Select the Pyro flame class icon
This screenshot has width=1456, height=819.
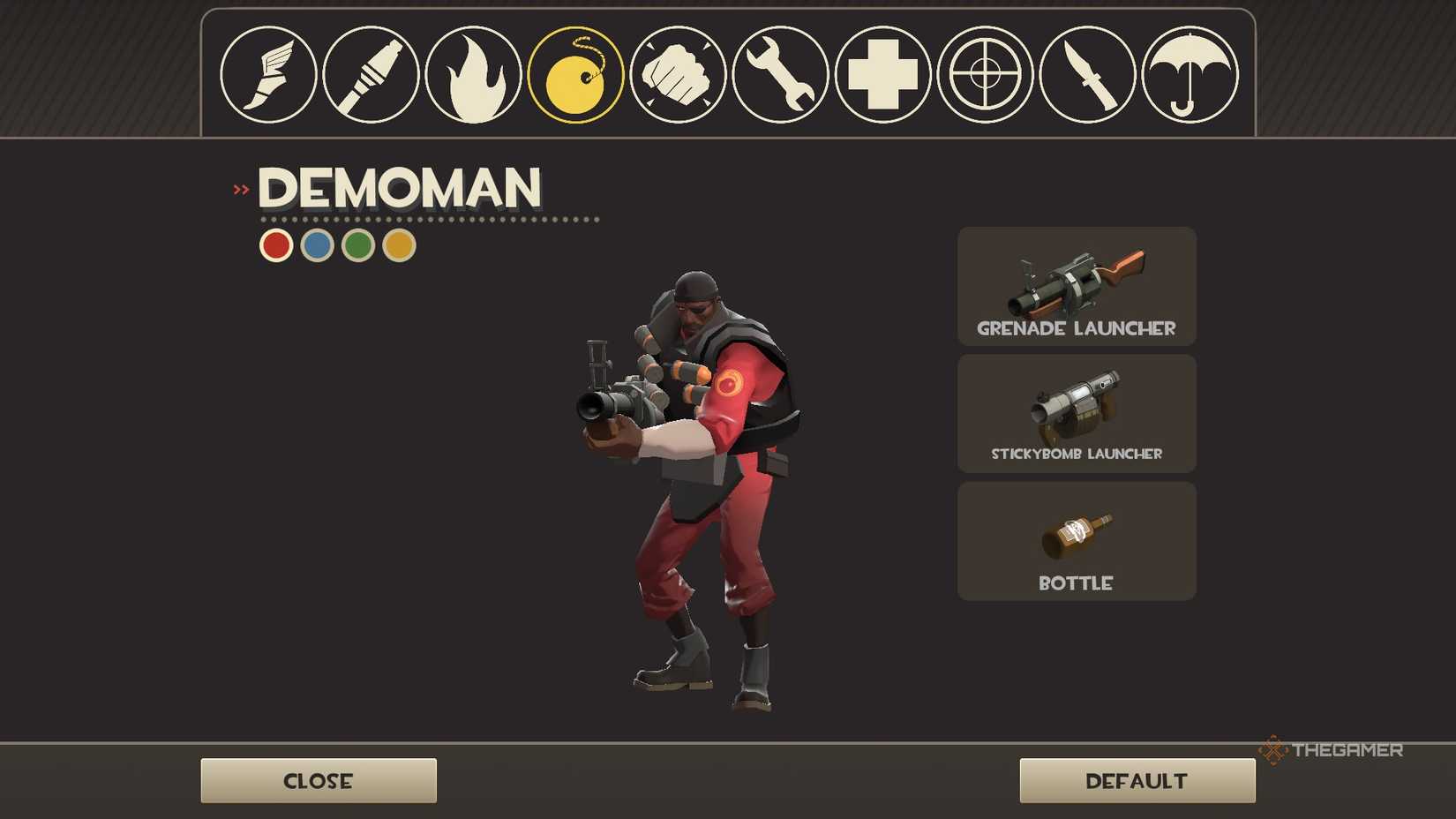(x=473, y=75)
